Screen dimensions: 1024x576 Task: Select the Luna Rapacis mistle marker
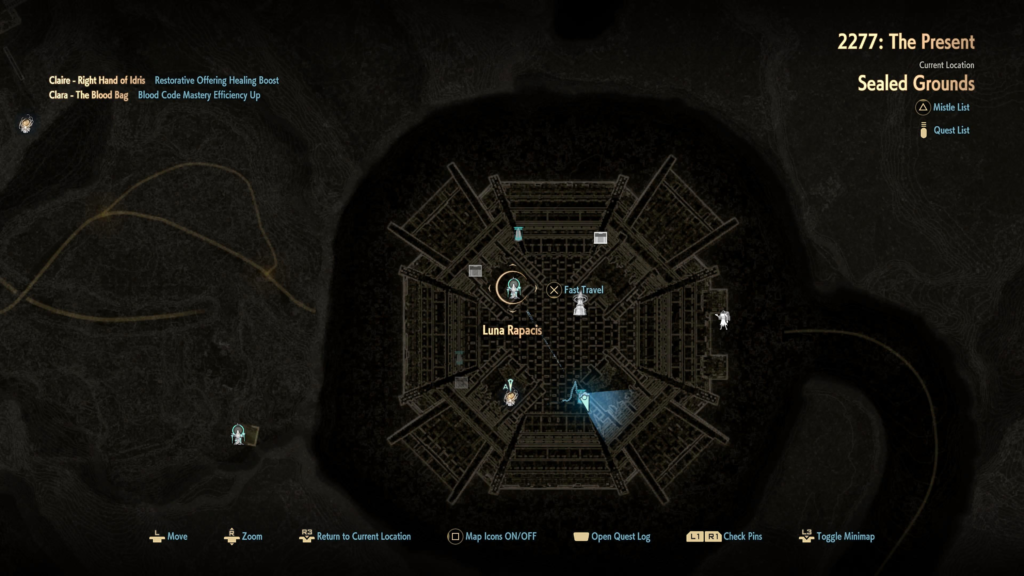pyautogui.click(x=514, y=289)
